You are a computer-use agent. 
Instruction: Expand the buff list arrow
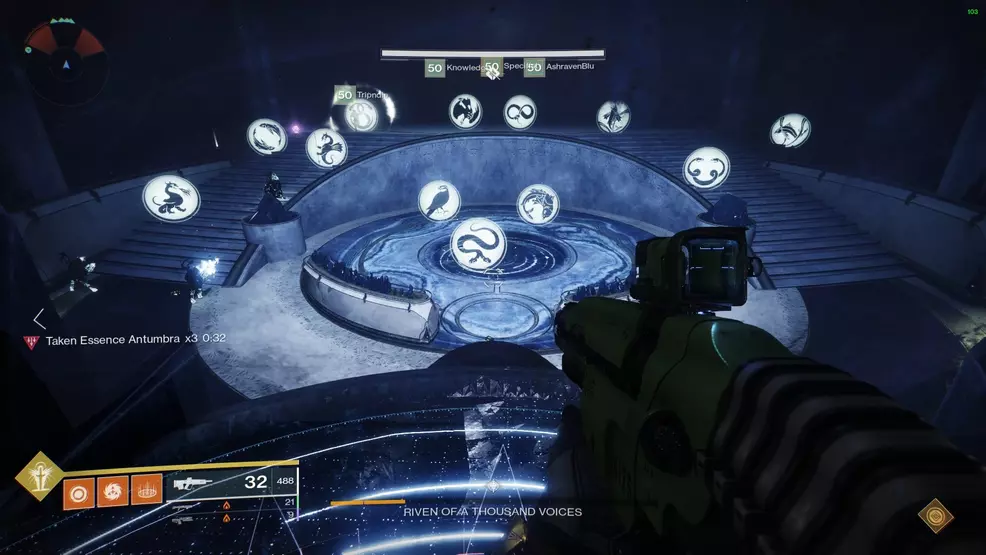(x=39, y=319)
